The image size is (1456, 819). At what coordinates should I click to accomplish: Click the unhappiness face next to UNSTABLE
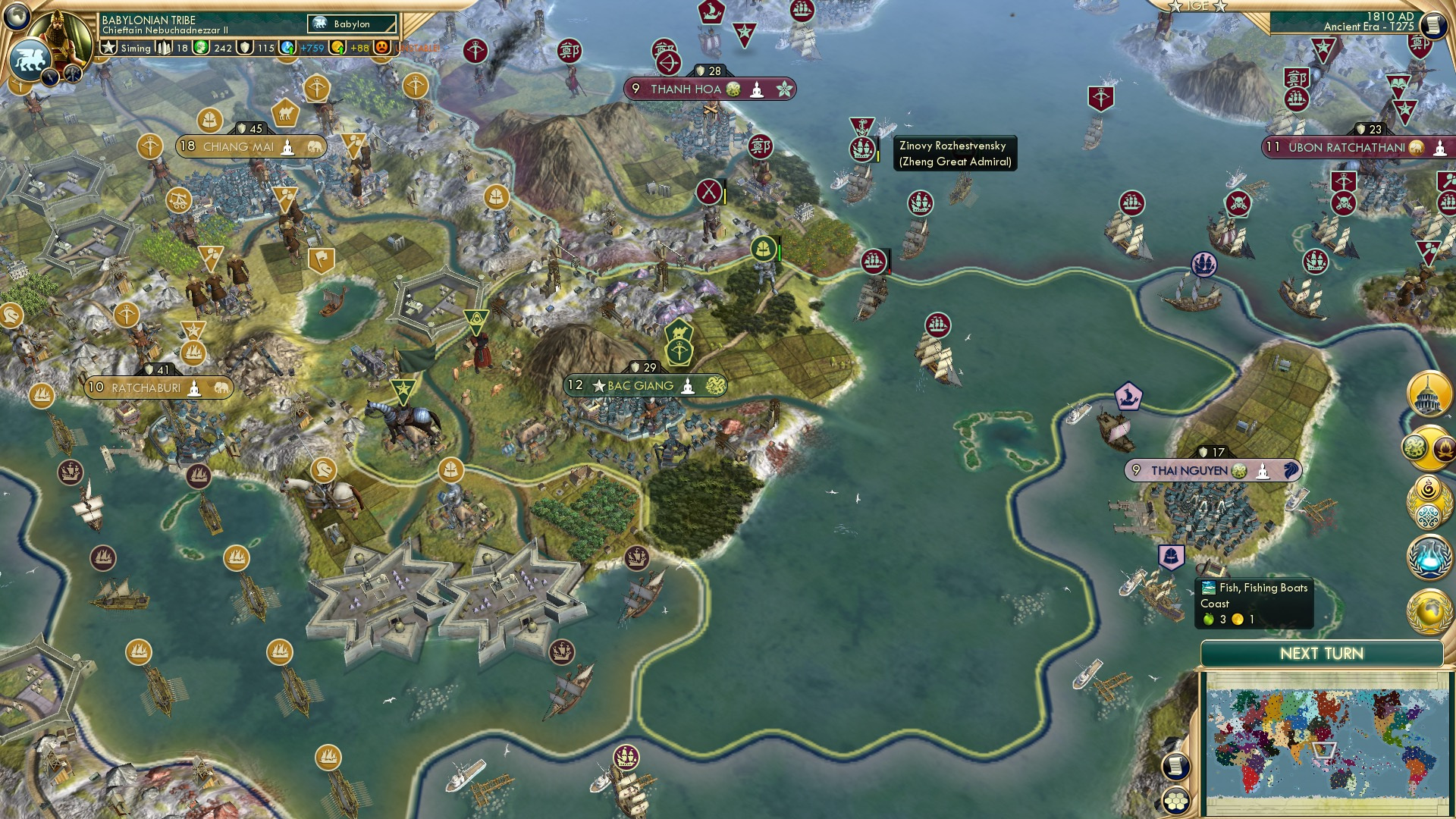point(381,49)
